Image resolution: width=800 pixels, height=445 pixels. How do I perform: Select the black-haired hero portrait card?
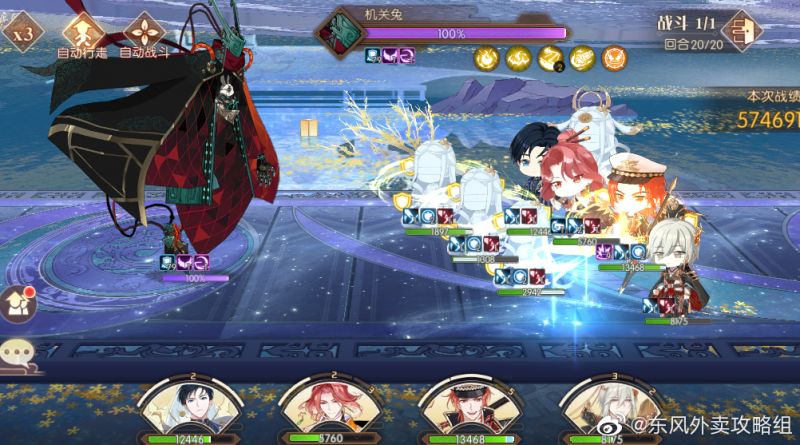(180, 410)
